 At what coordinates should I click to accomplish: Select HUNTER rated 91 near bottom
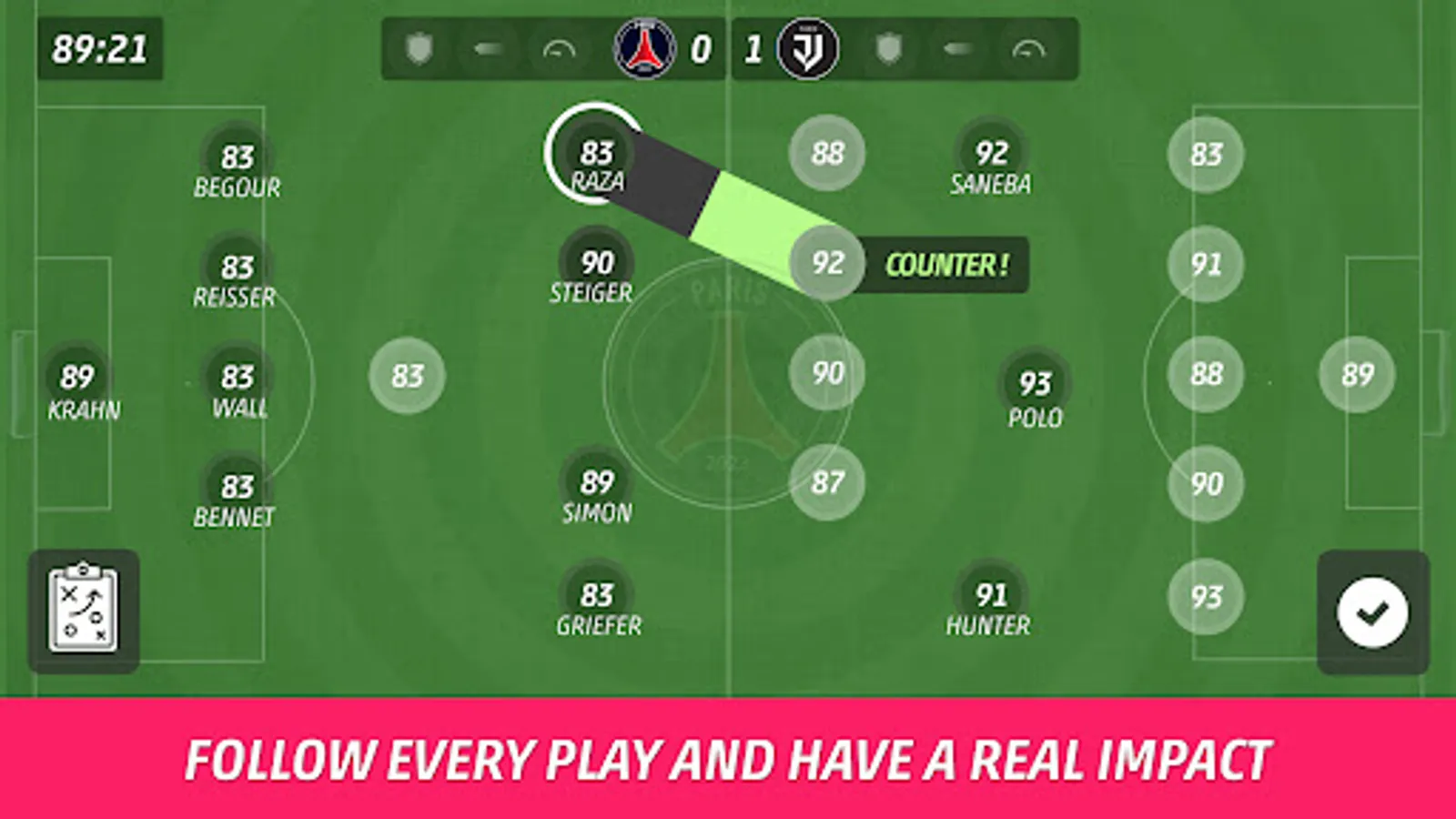[989, 596]
